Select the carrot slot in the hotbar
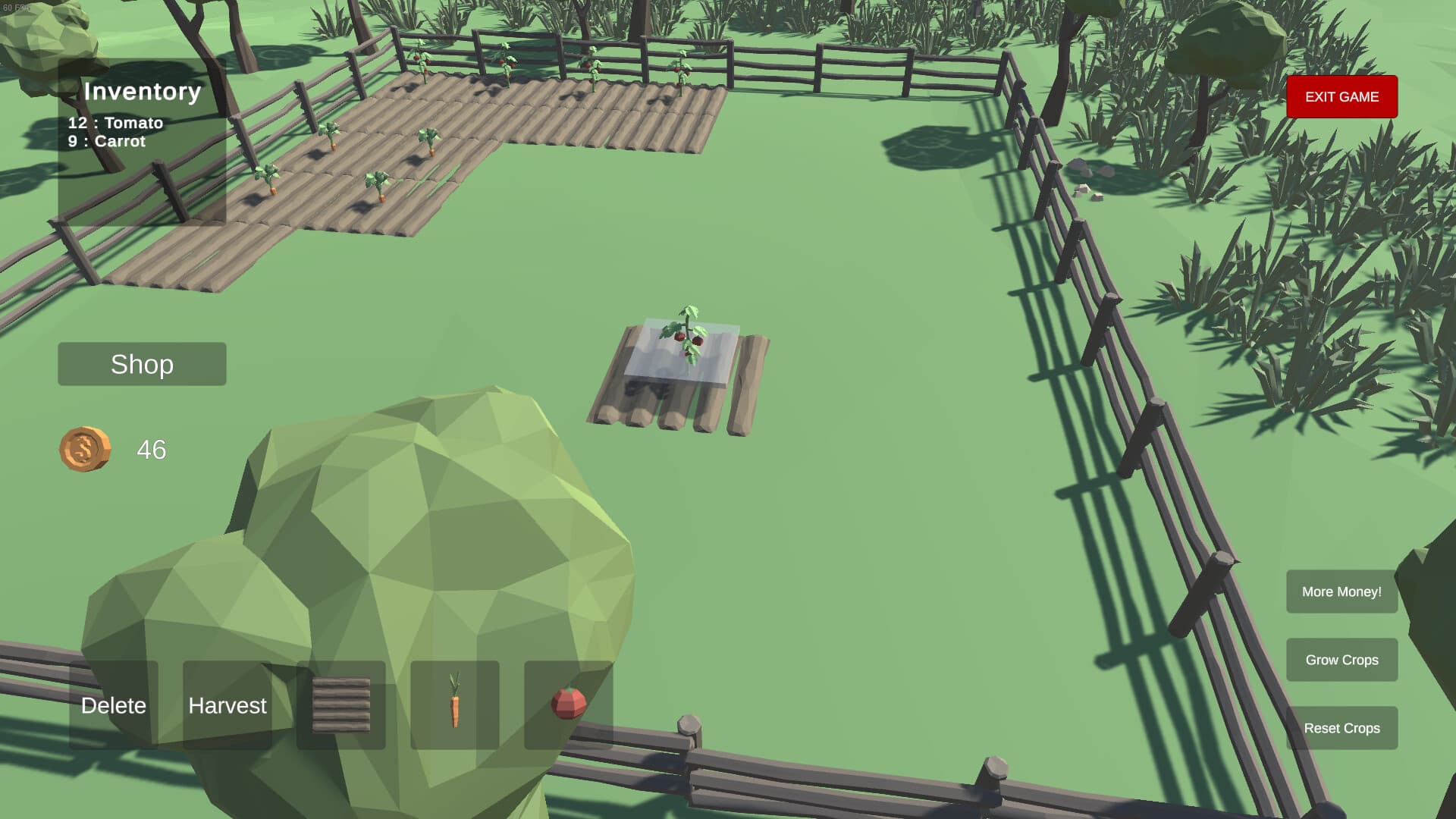1456x819 pixels. tap(454, 705)
